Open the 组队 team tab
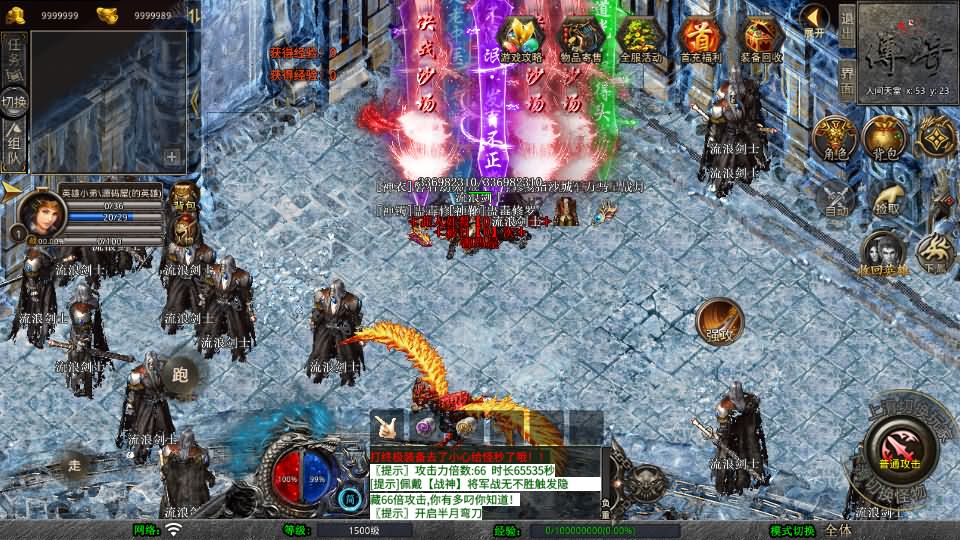Viewport: 960px width, 540px height. click(x=15, y=146)
